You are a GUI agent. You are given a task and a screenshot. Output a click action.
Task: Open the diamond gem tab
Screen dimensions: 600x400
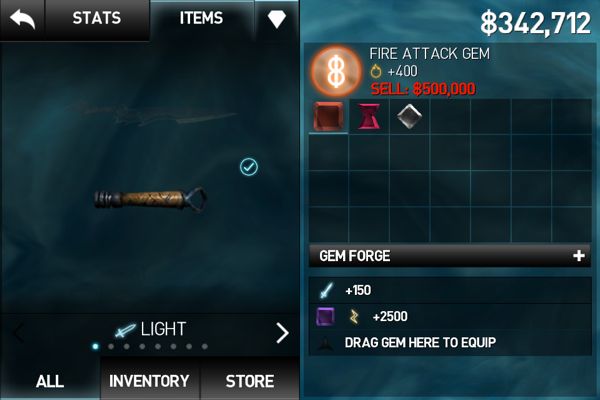[x=276, y=20]
